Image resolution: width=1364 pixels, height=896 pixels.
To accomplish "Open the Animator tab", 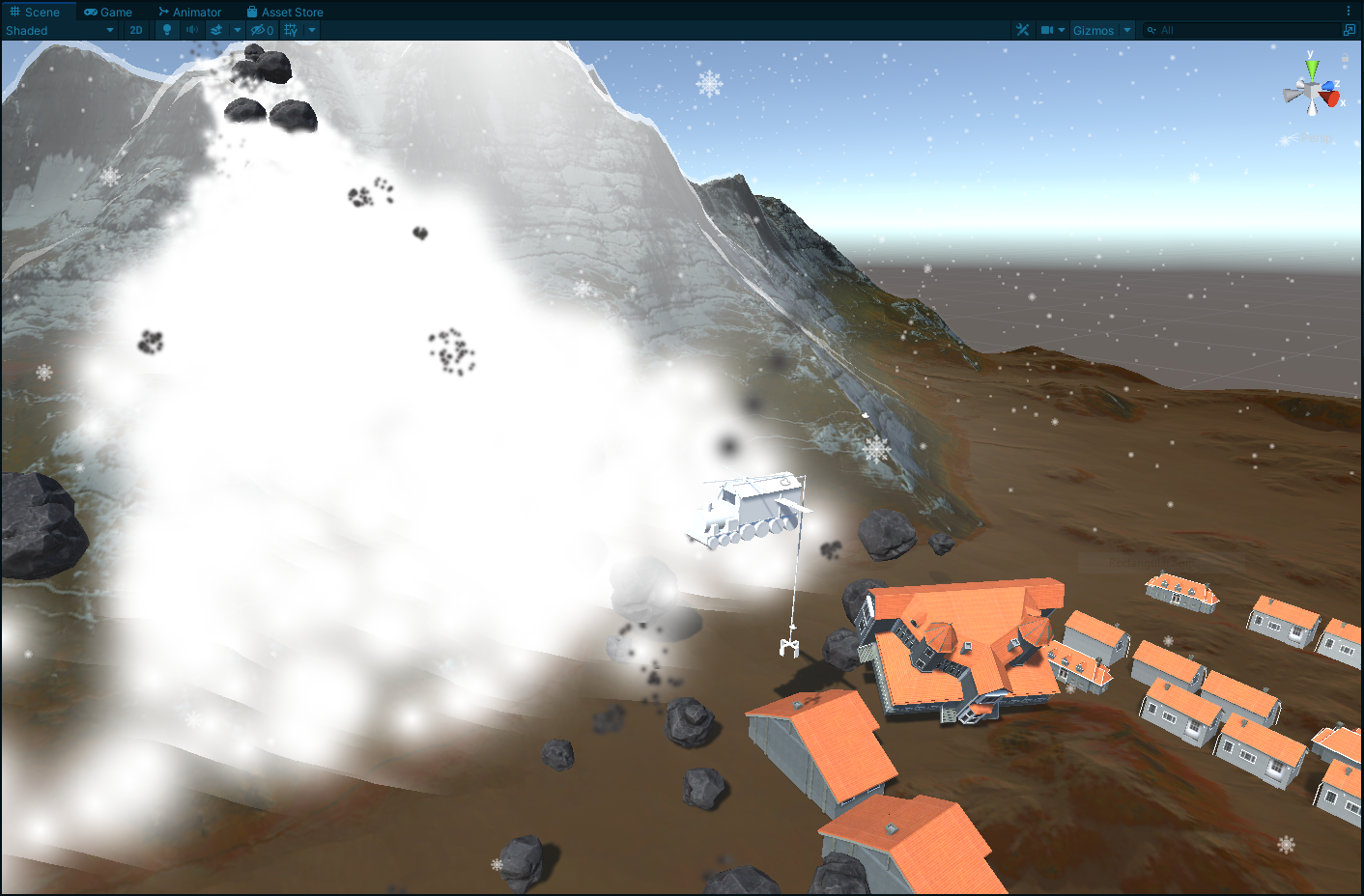I will click(190, 12).
